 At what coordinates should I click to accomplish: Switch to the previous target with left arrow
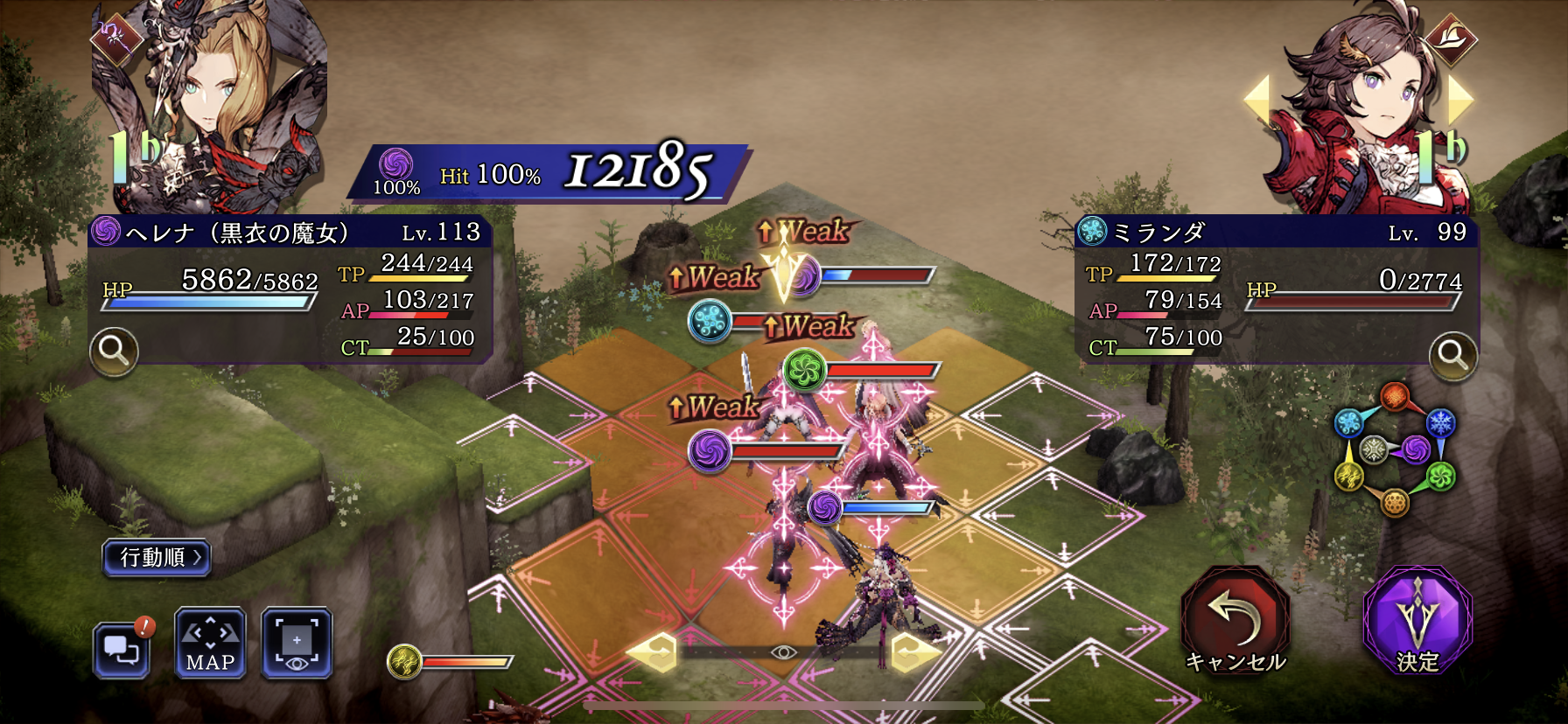tap(1257, 99)
